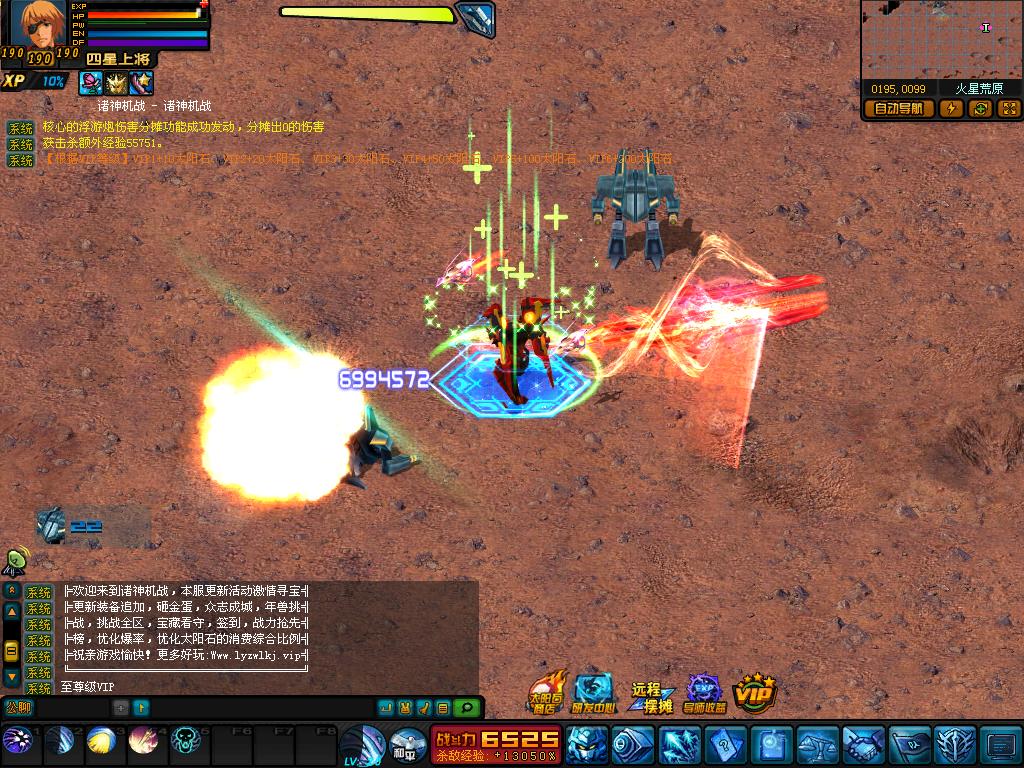Open the 导师收器 mentor EXP icon

[x=704, y=692]
